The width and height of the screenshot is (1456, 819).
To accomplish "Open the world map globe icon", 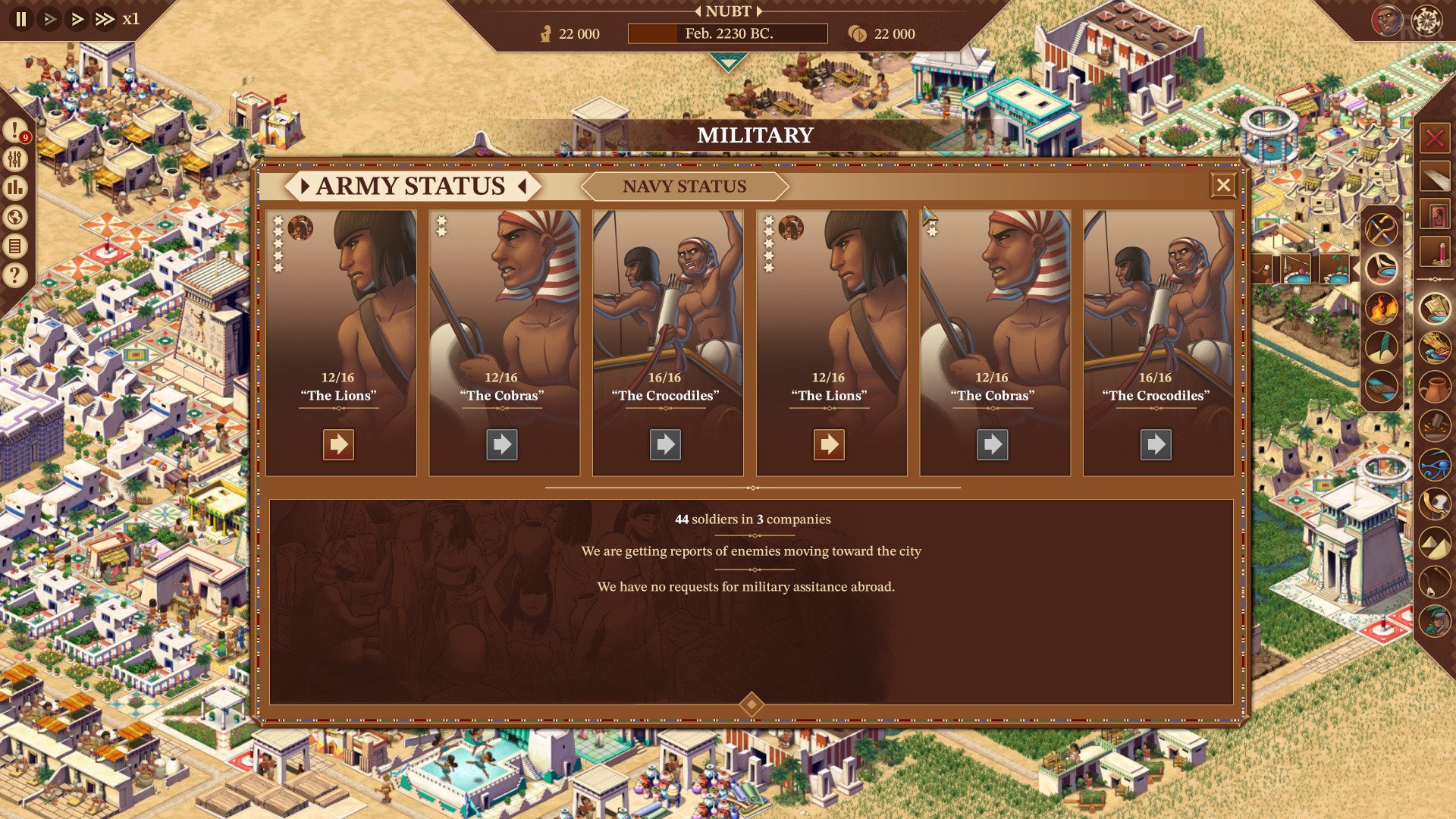I will tap(15, 218).
